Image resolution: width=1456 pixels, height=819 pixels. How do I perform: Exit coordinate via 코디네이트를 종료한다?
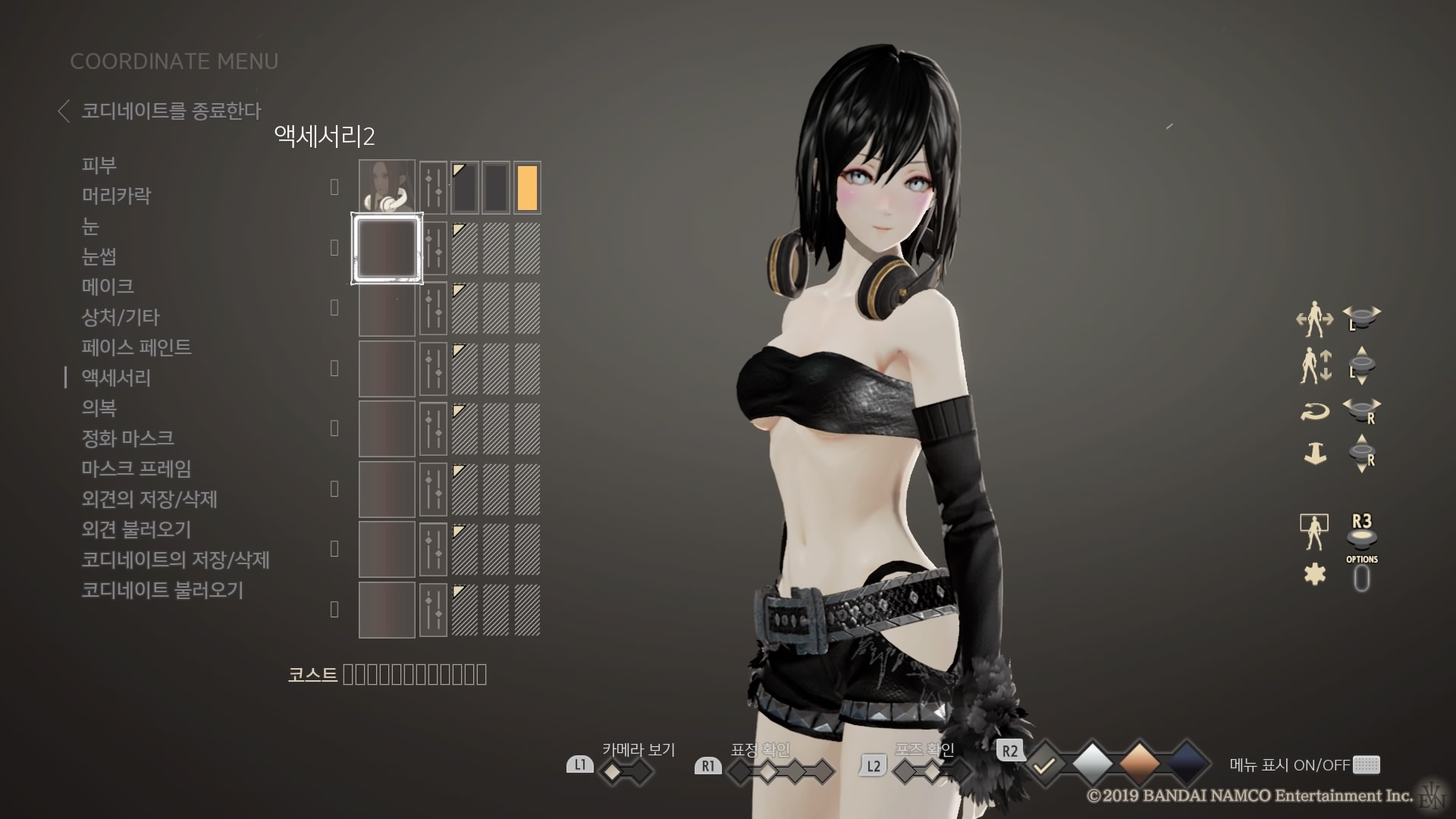(x=170, y=111)
